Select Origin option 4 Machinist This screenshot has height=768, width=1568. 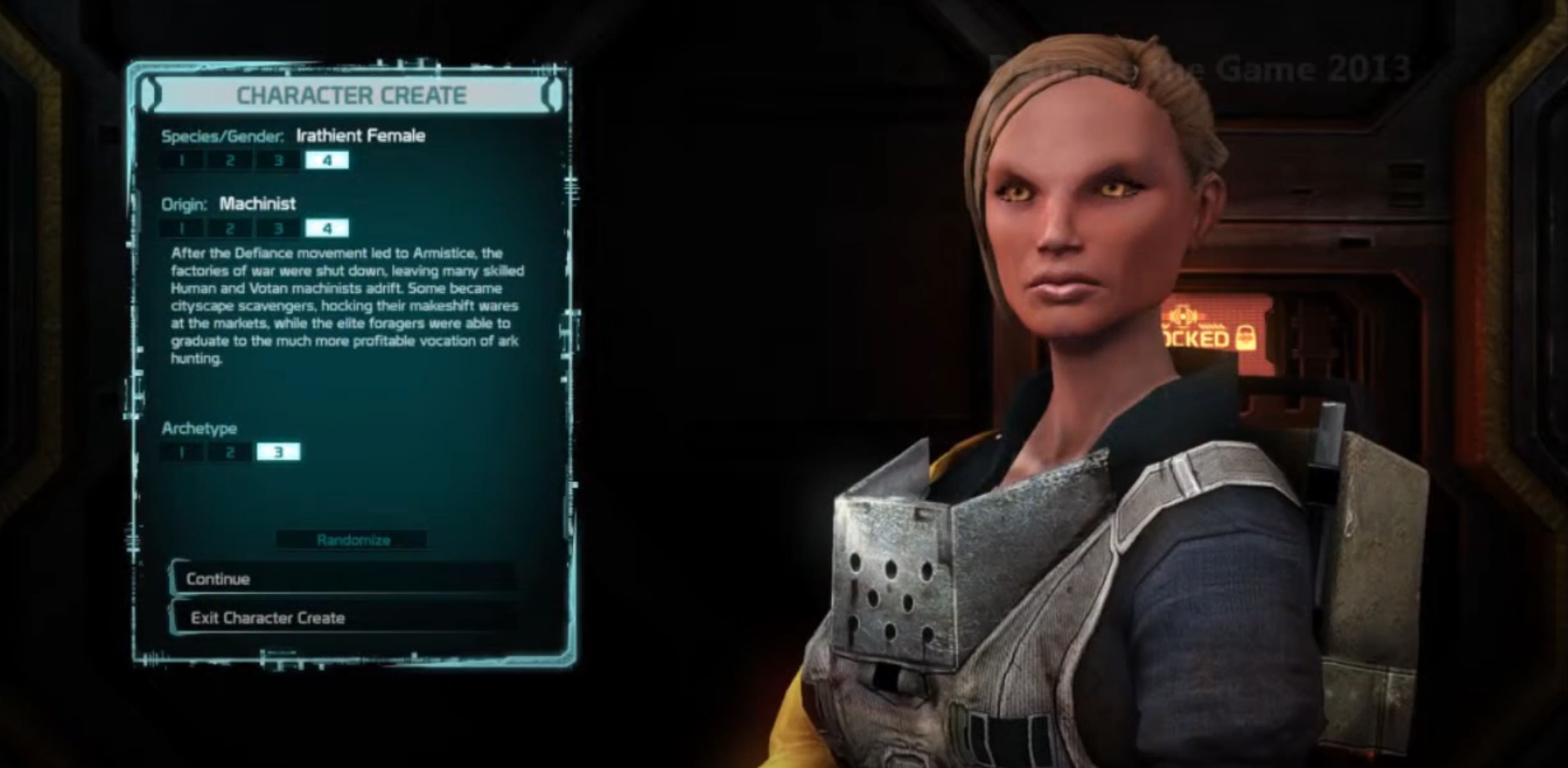point(327,229)
